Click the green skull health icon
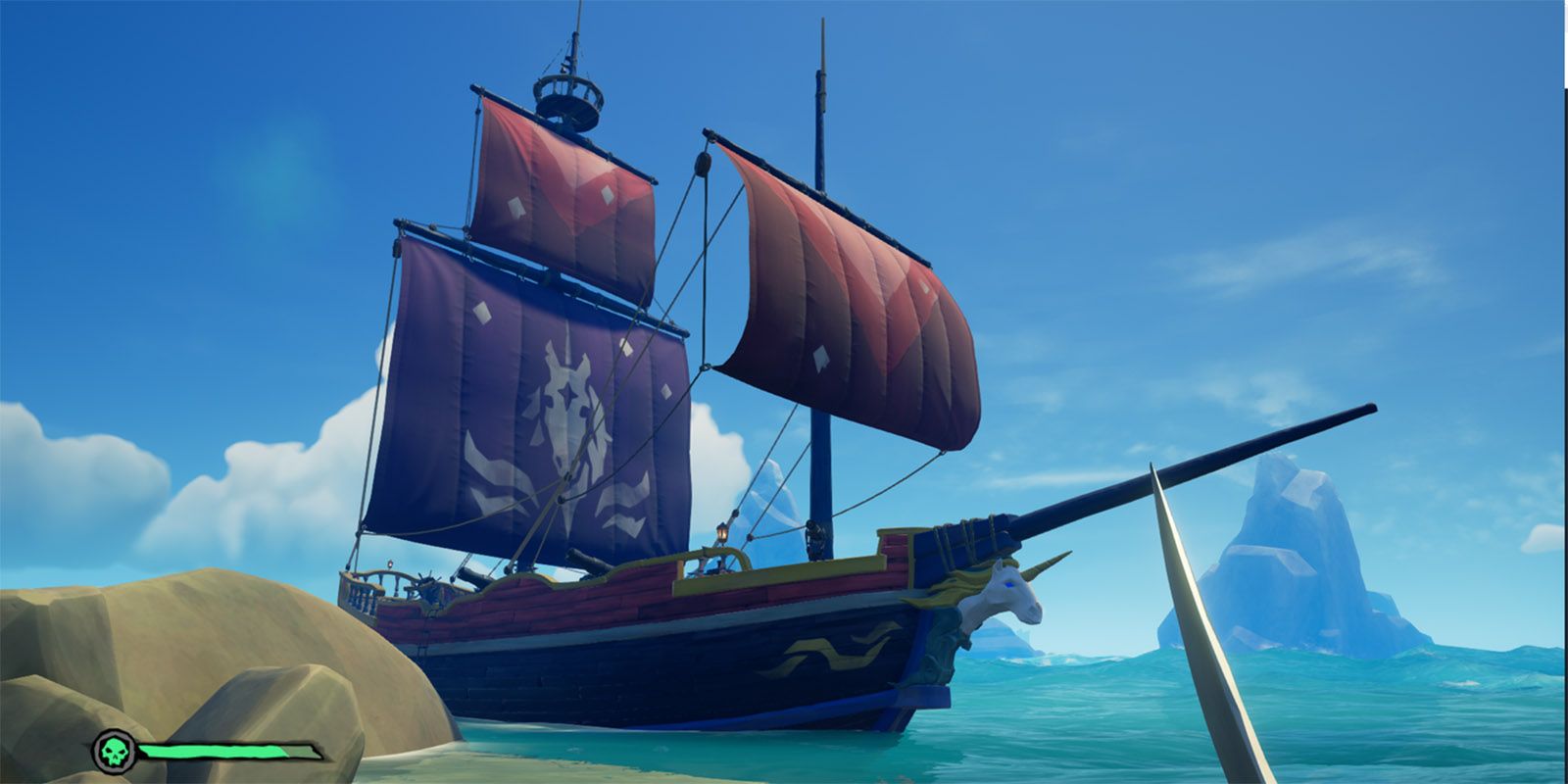This screenshot has width=1568, height=784. pos(116,753)
